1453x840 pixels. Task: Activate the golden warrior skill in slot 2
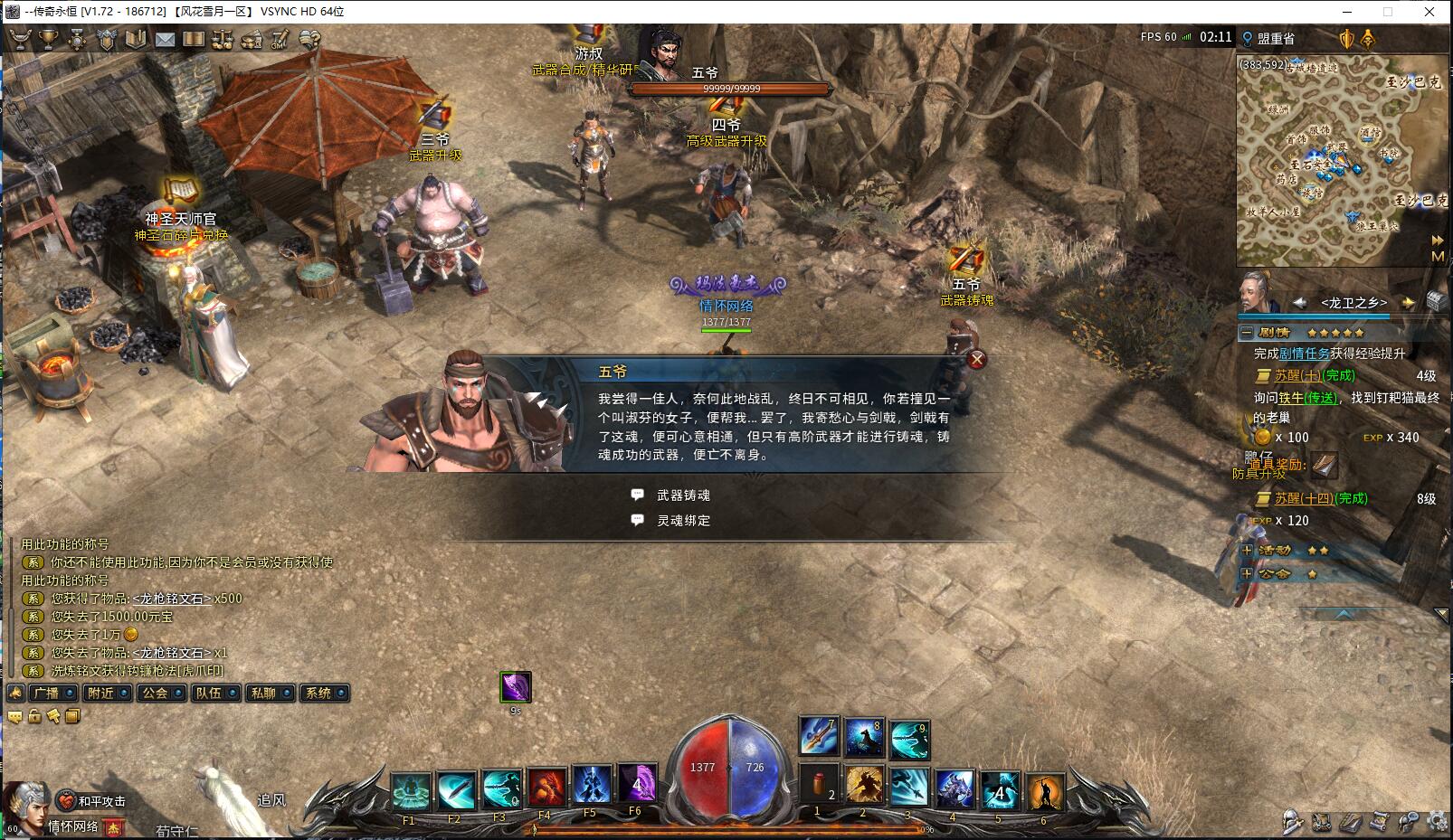[864, 785]
